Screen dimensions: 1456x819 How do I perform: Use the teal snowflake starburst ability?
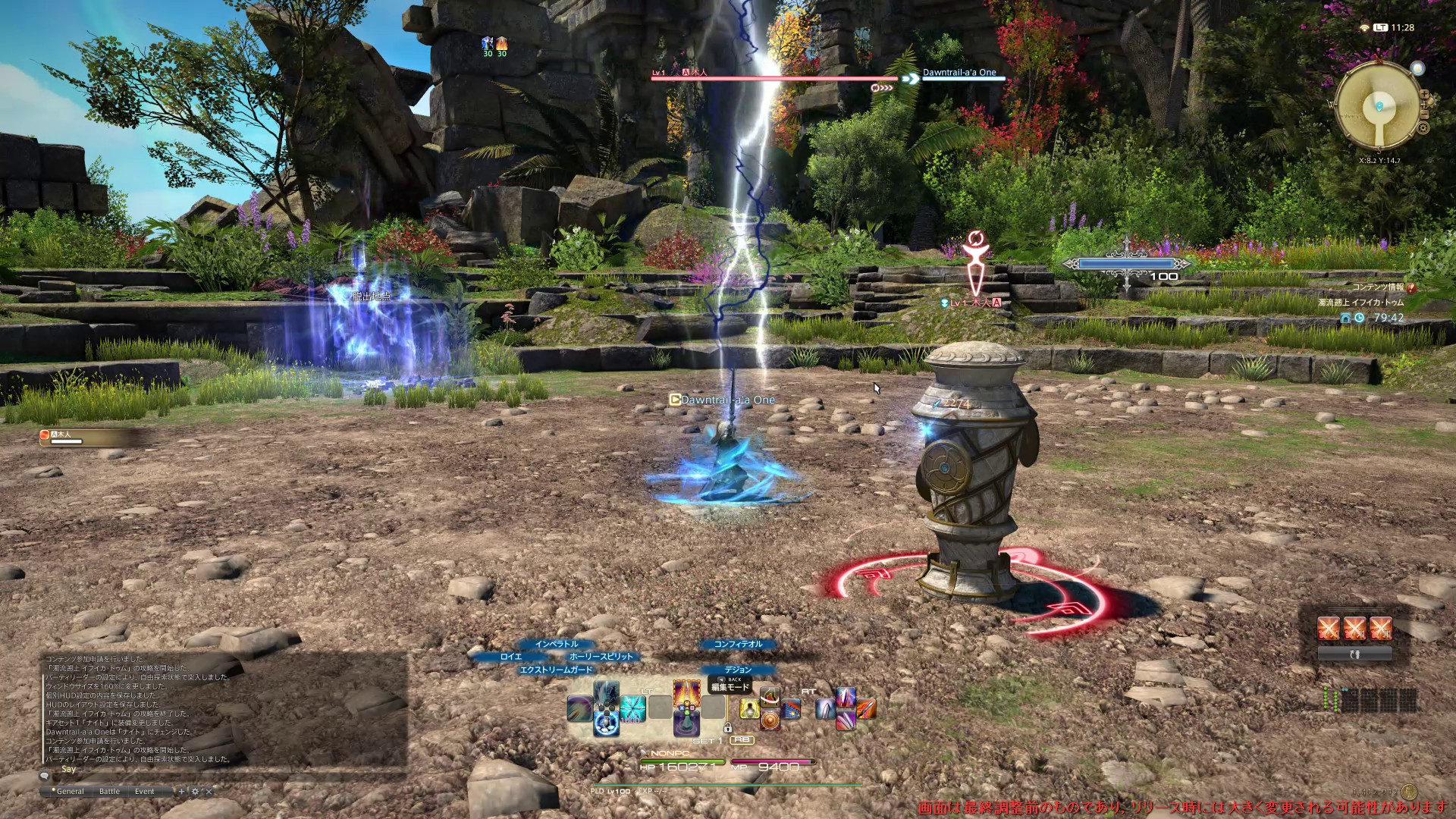[x=632, y=708]
